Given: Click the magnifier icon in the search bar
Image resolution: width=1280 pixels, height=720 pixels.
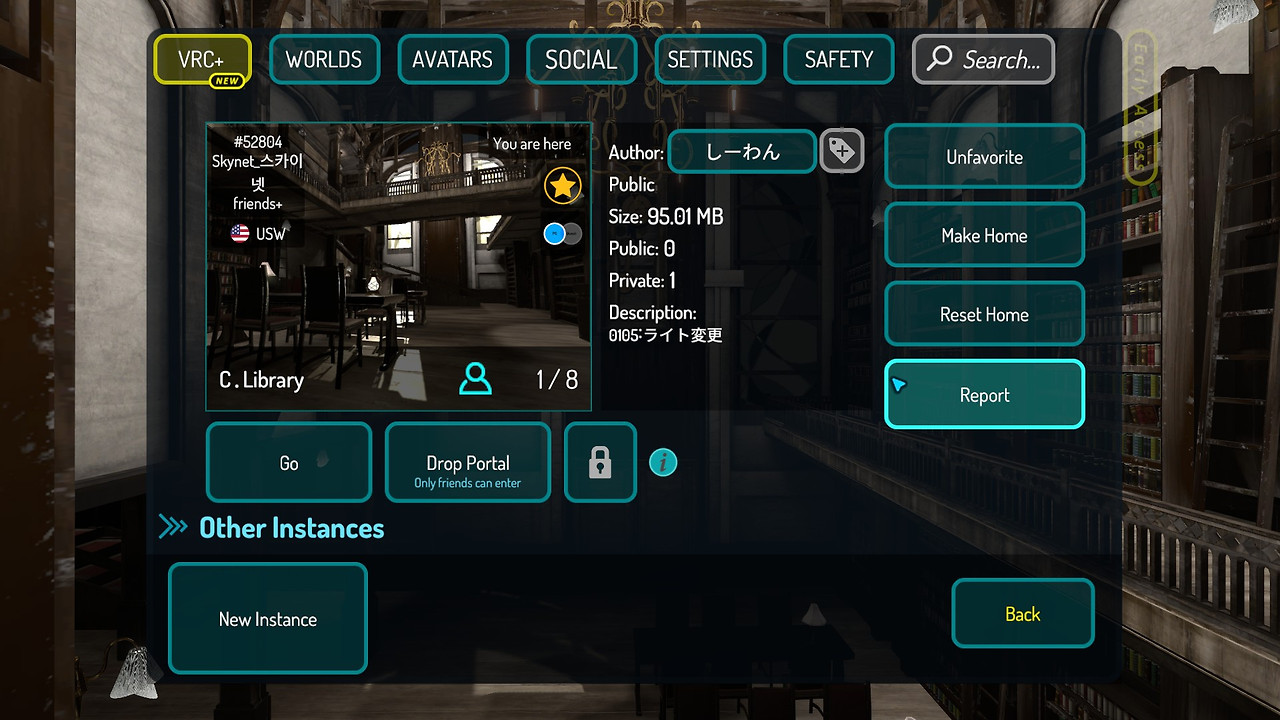Looking at the screenshot, I should pos(938,59).
